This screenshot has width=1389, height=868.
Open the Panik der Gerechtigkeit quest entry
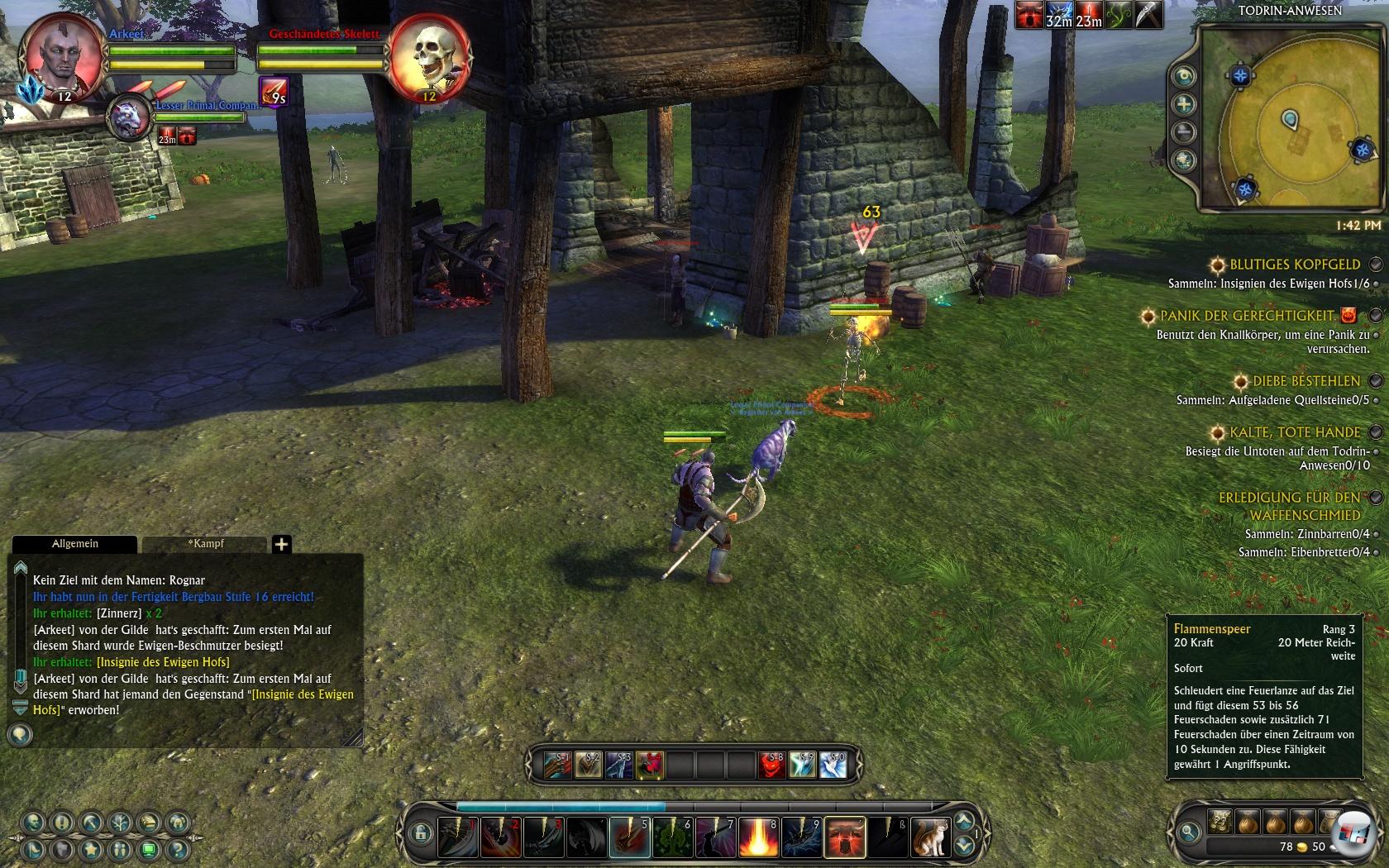point(1247,316)
